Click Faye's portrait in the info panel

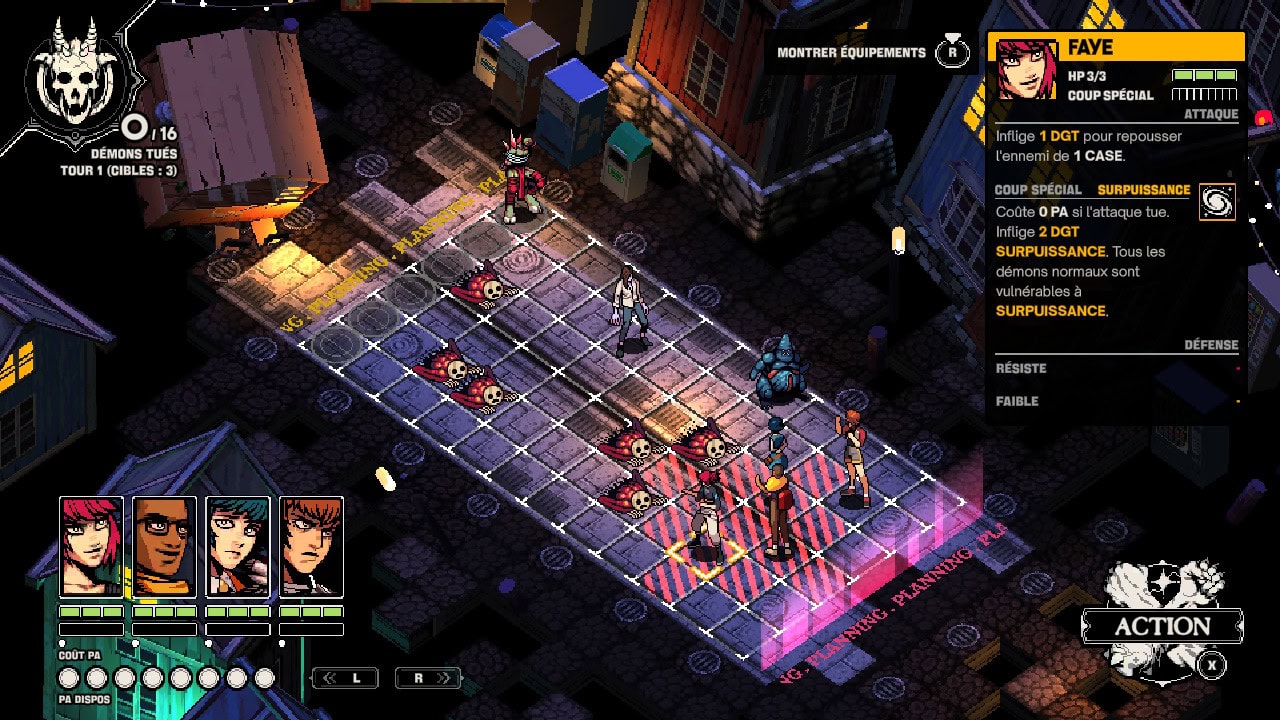click(x=1026, y=70)
